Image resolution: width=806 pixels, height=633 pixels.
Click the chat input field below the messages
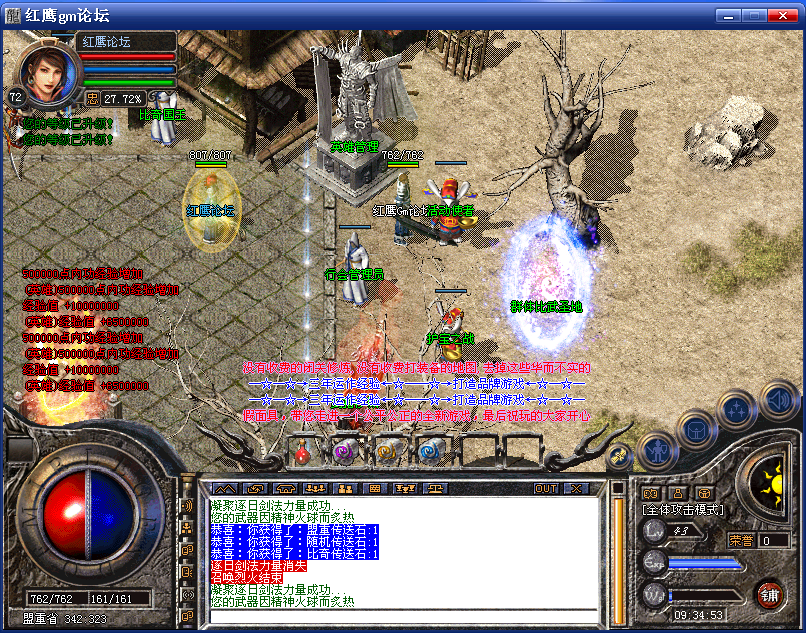pos(400,616)
